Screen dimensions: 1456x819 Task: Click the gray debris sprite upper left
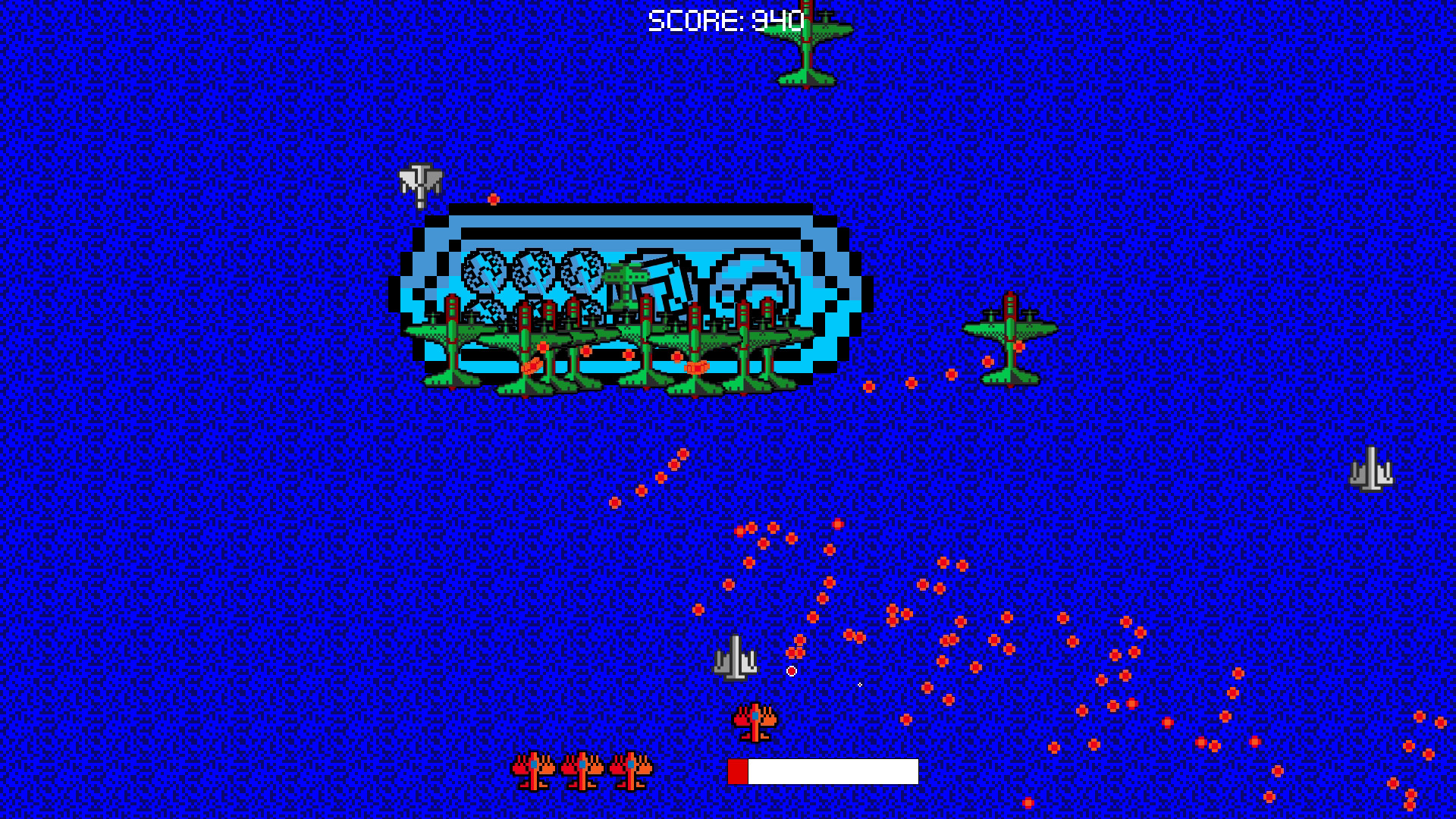point(422,182)
